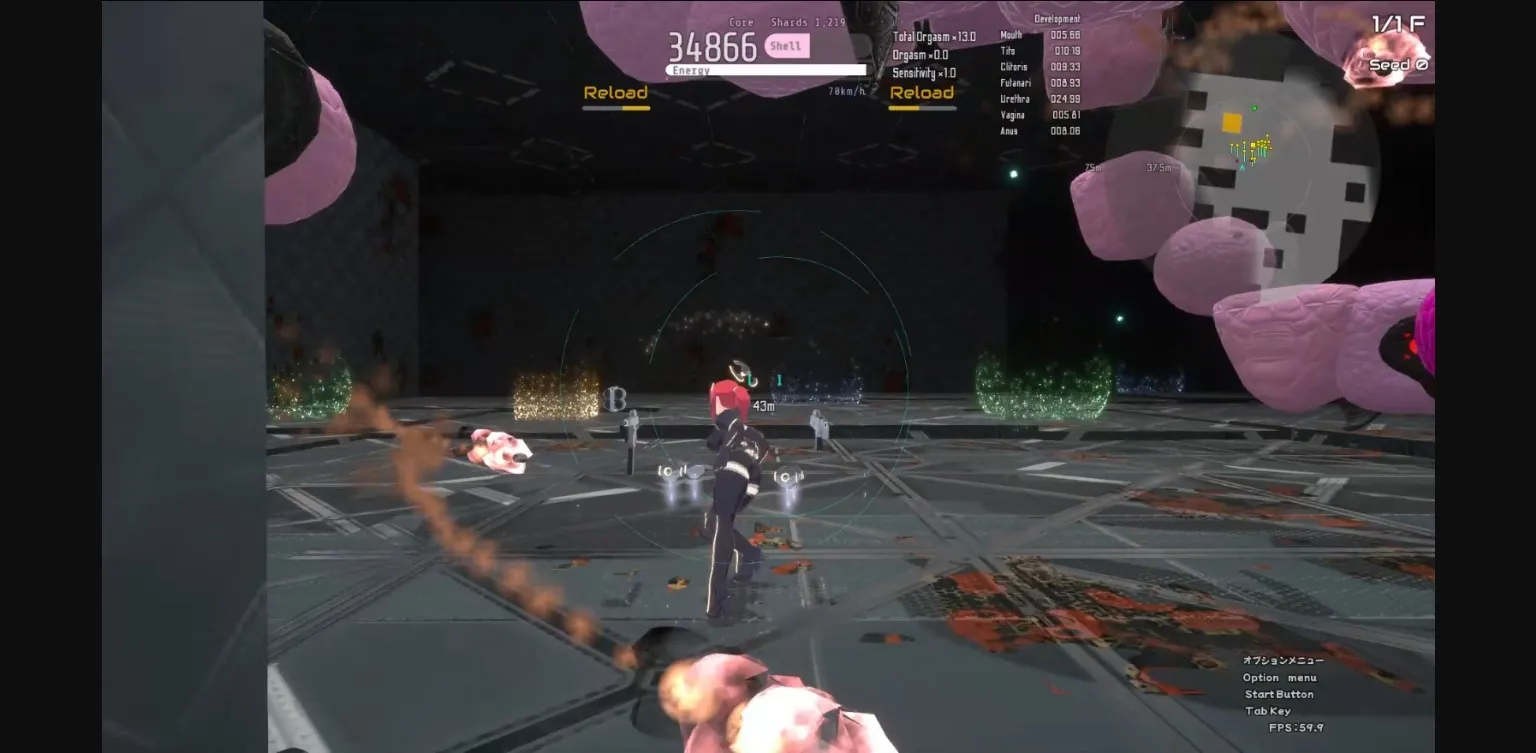1536x753 pixels.
Task: Click the Core shard counter 34866
Action: [713, 45]
